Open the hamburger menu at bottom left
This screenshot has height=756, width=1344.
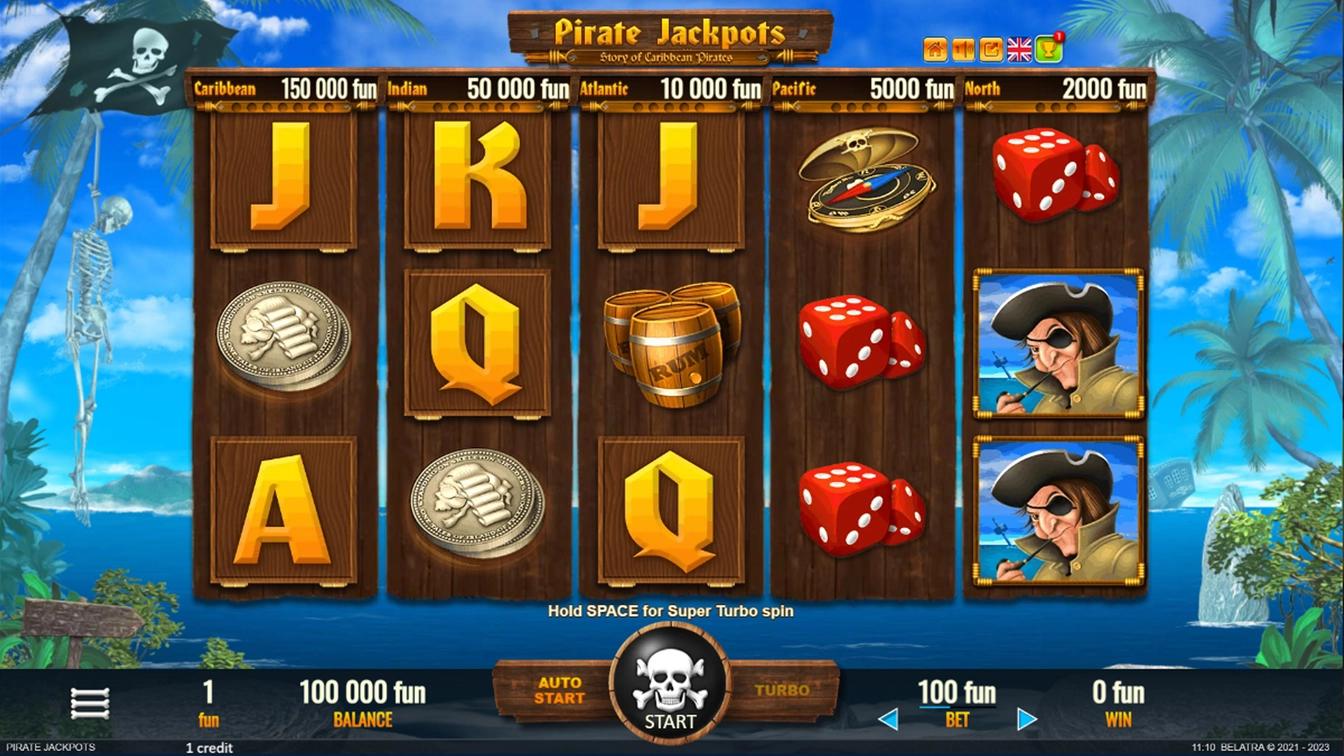[x=90, y=700]
